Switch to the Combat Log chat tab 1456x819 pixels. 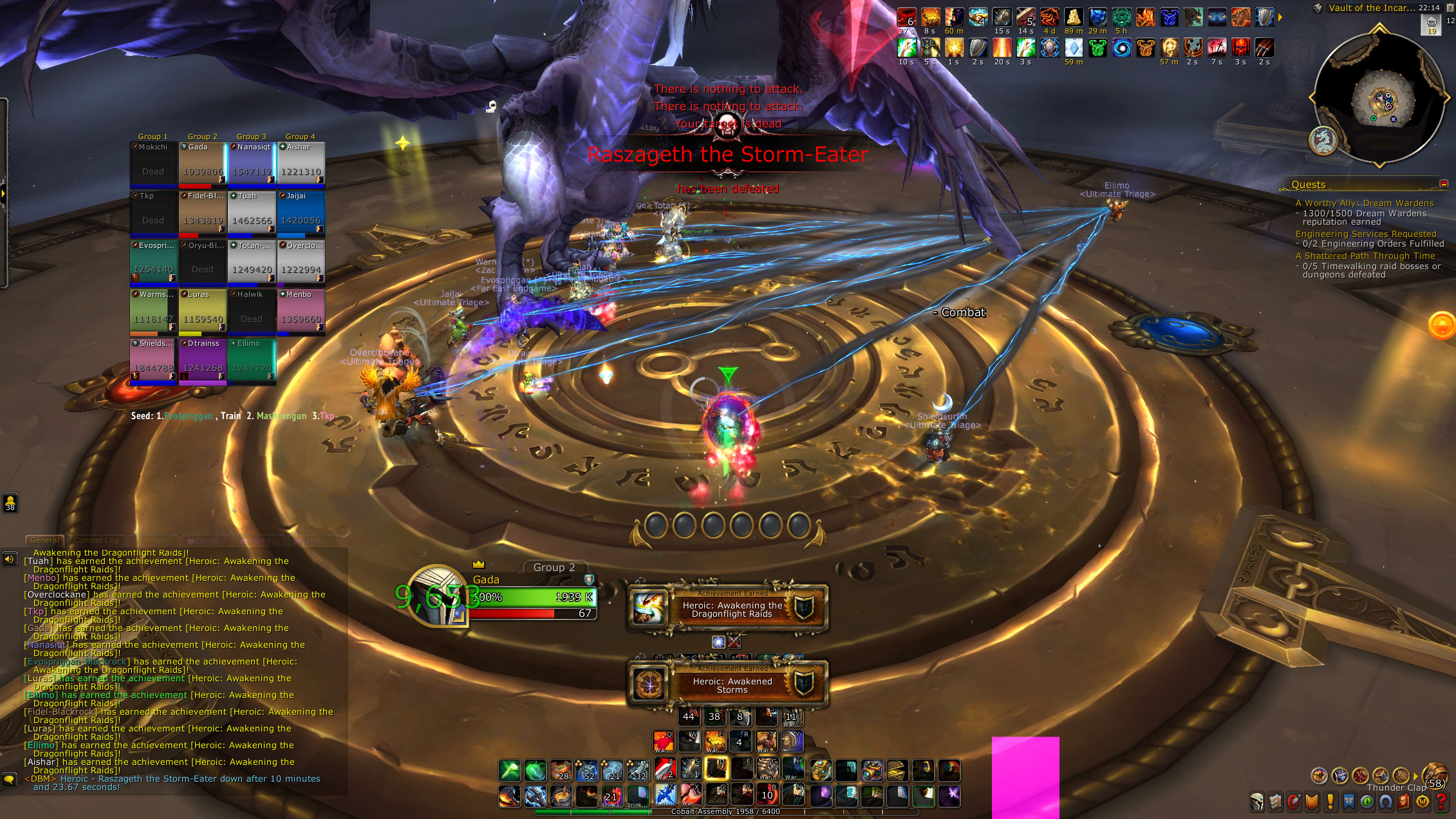96,540
